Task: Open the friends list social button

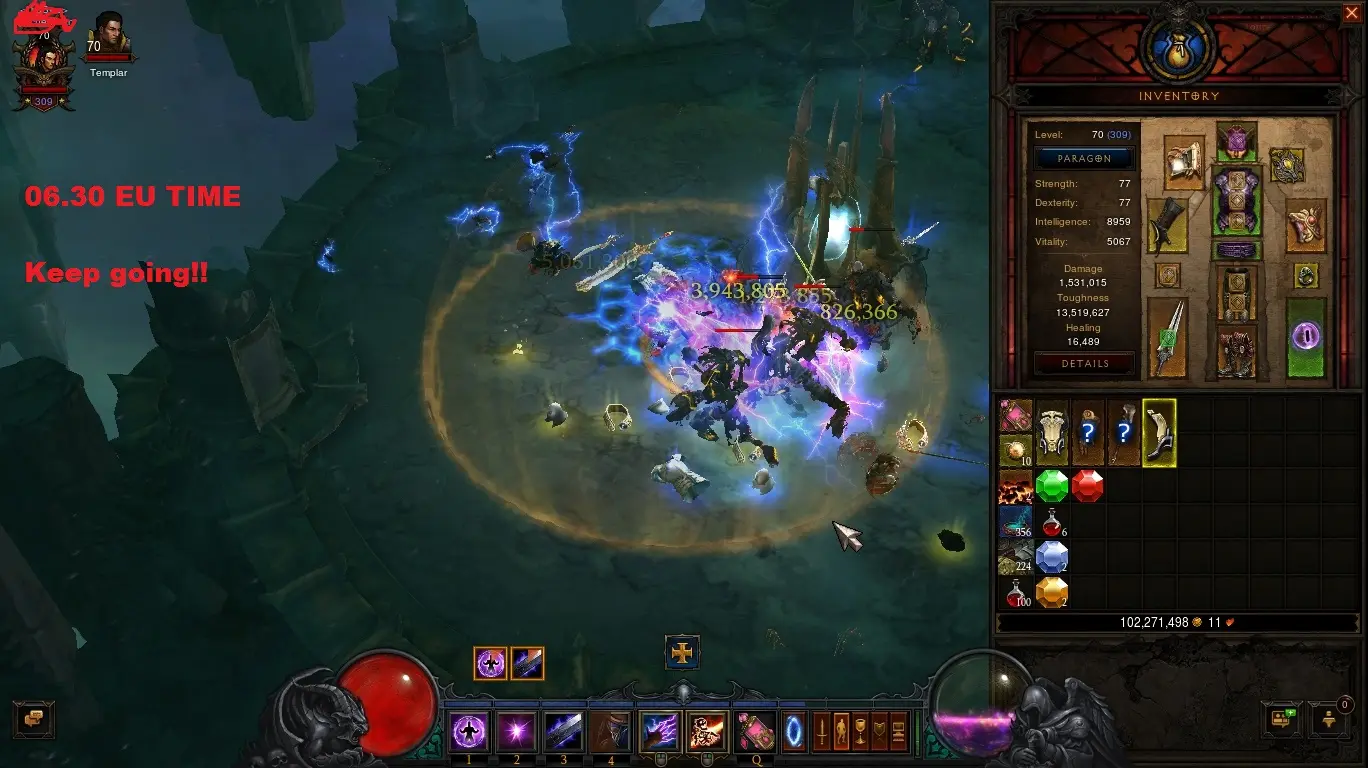Action: click(1281, 718)
